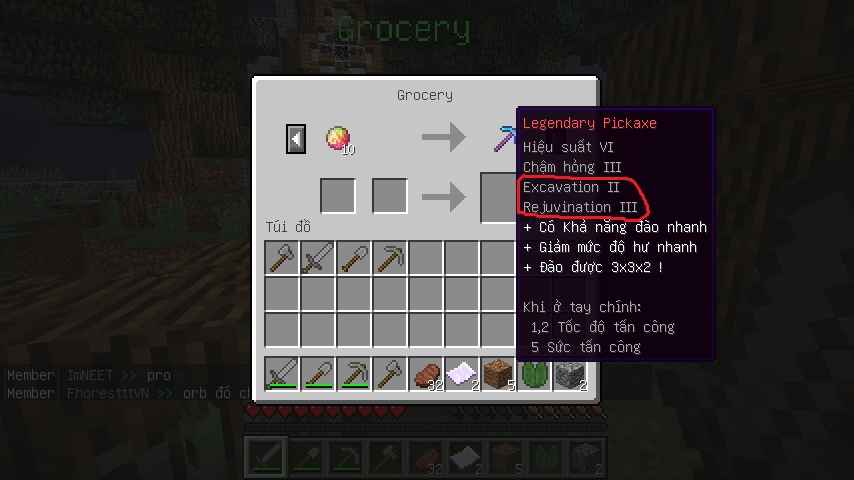Click the previous trade arrow button

[x=296, y=138]
